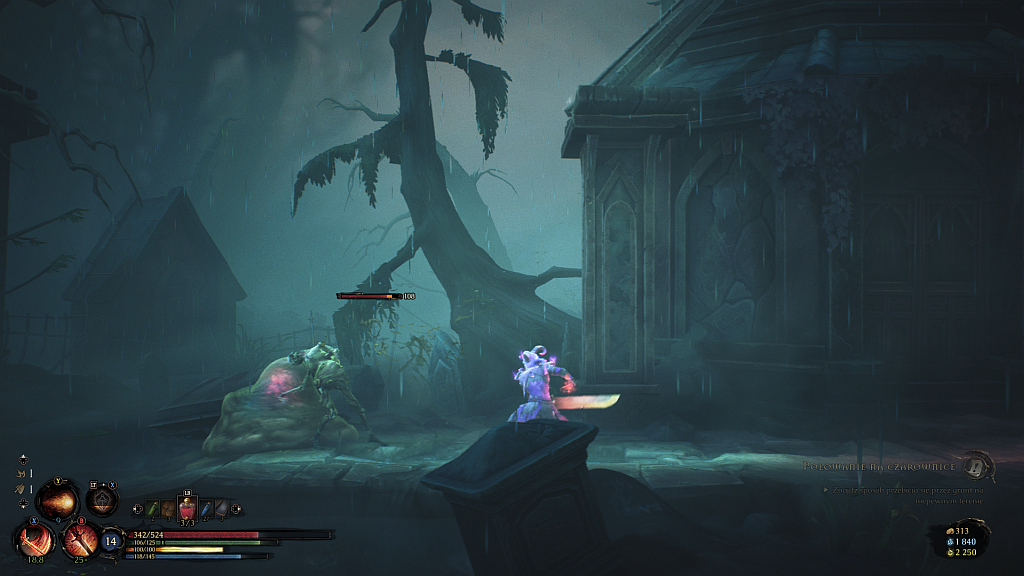Viewport: 1024px width, 576px height.
Task: Use the red sword slash ability
Action: pos(35,540)
